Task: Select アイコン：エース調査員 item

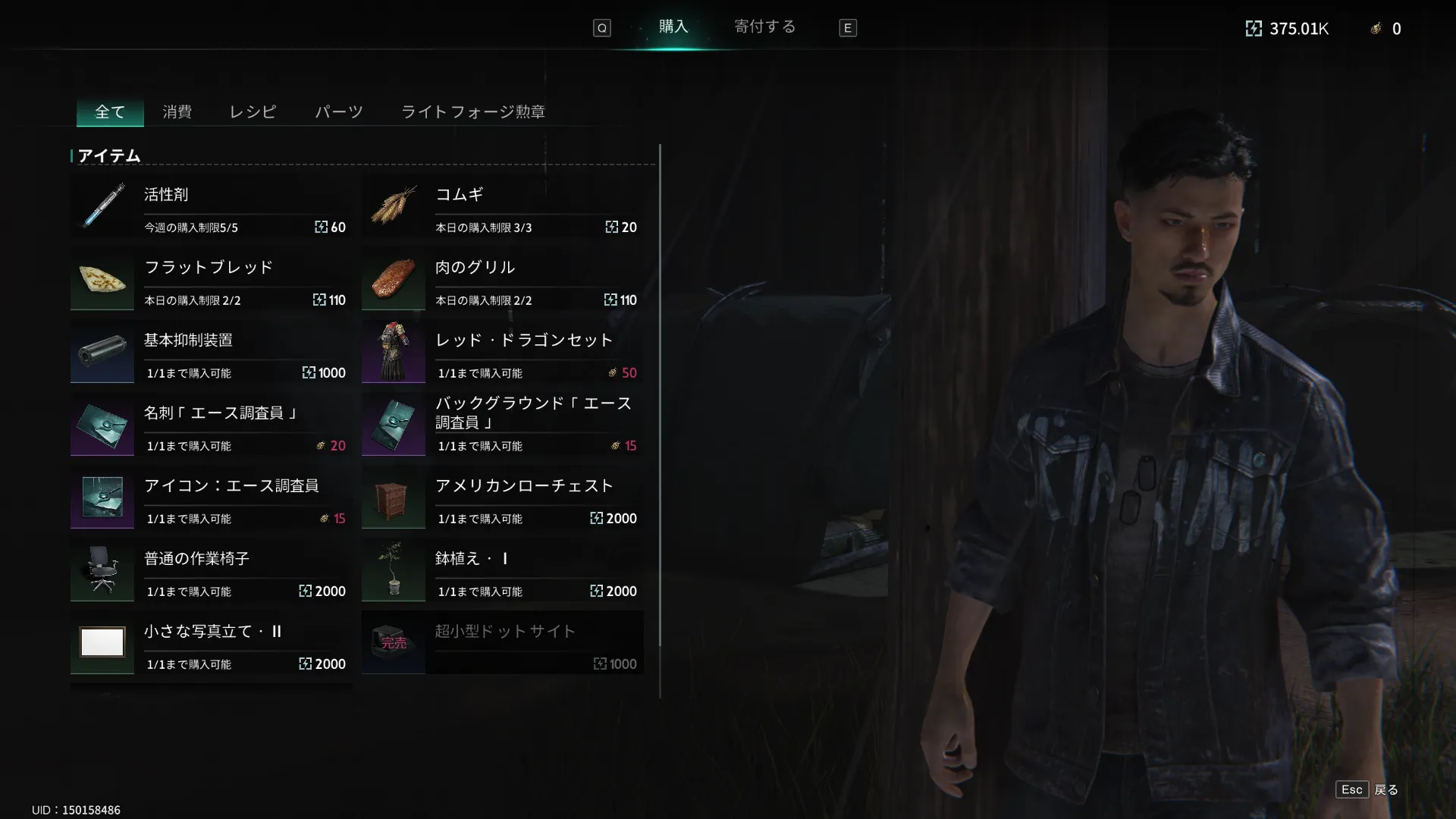Action: click(x=211, y=499)
